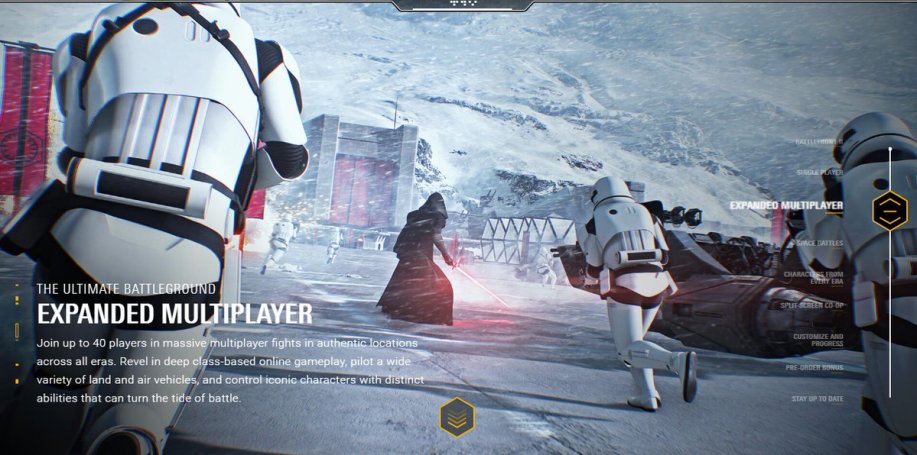Viewport: 917px width, 455px height.
Task: Show the Split-Screen Co-op section
Action: point(812,305)
